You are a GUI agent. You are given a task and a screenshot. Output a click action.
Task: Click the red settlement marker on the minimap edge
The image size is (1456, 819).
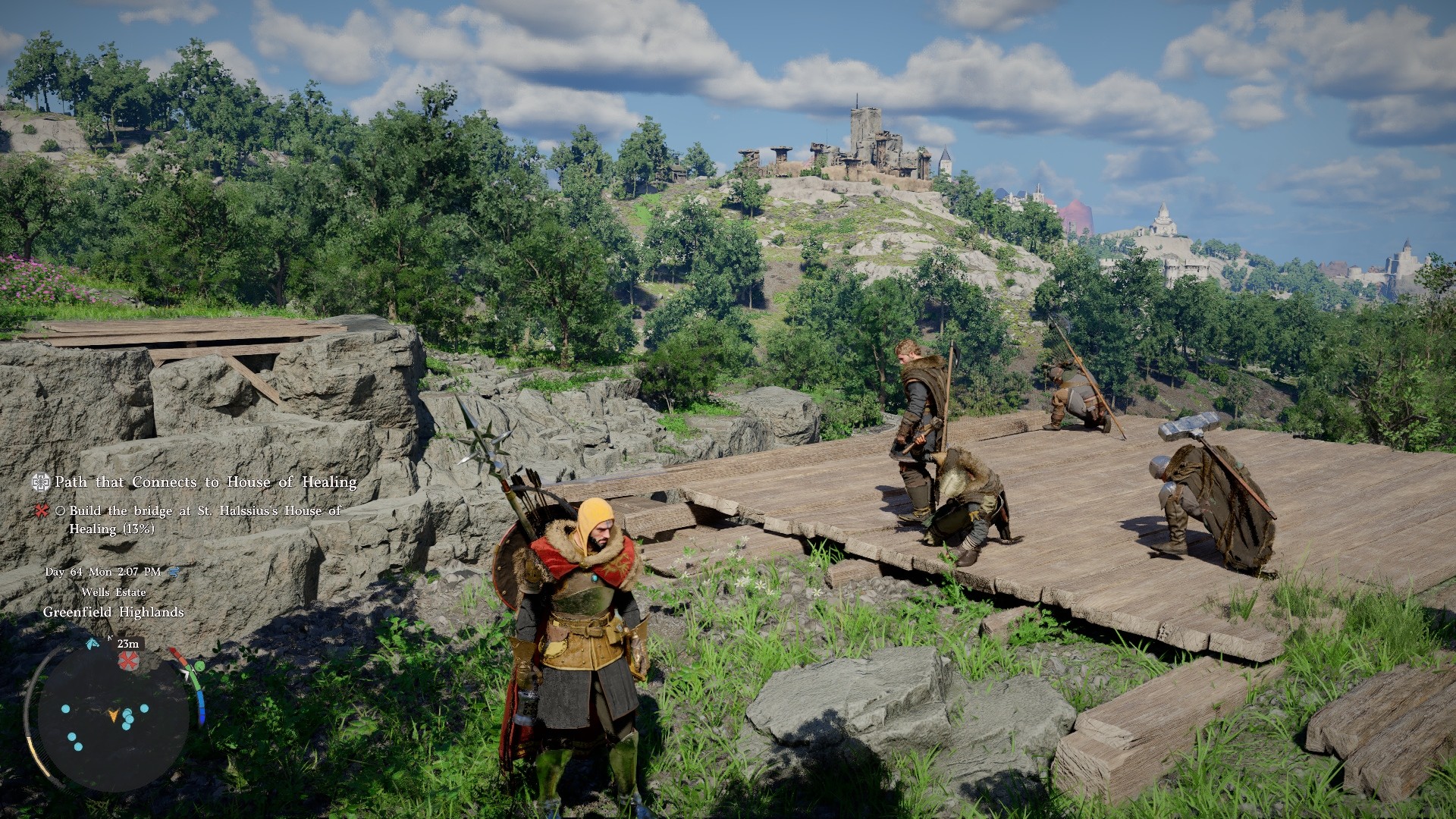pyautogui.click(x=128, y=661)
